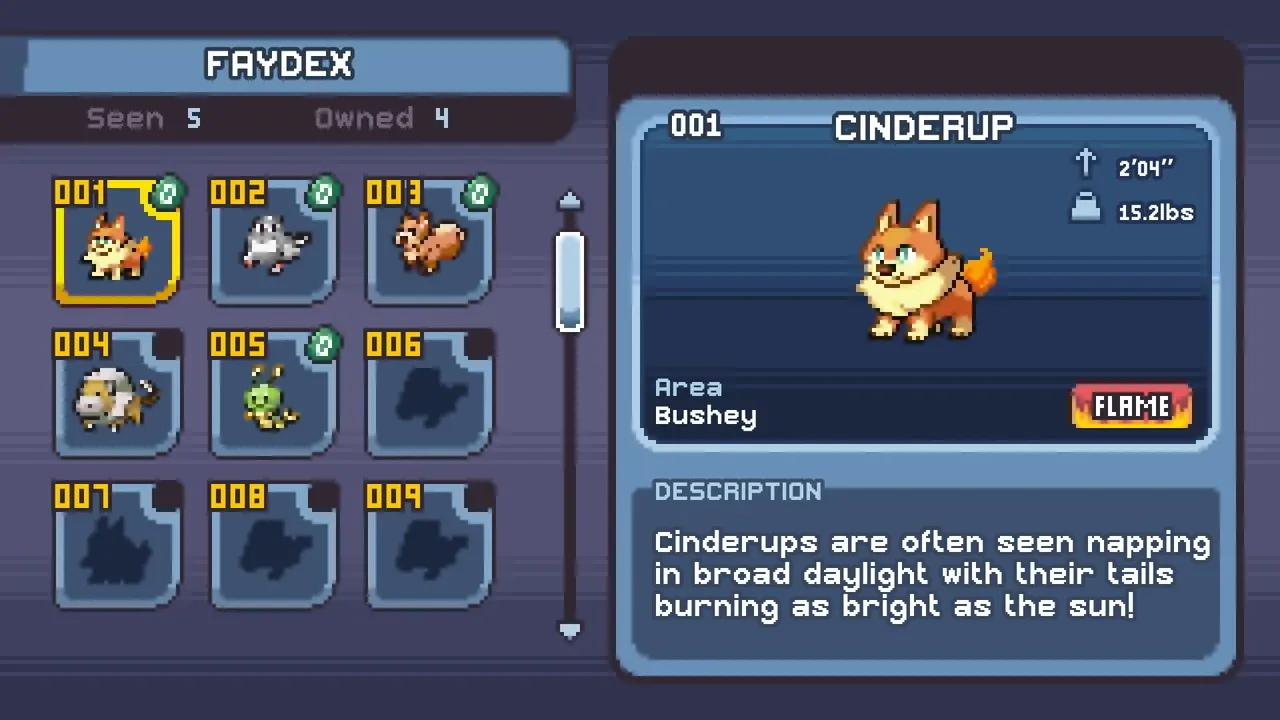Viewport: 1280px width, 720px height.
Task: Select unknown silhouette entry 006
Action: tap(429, 395)
